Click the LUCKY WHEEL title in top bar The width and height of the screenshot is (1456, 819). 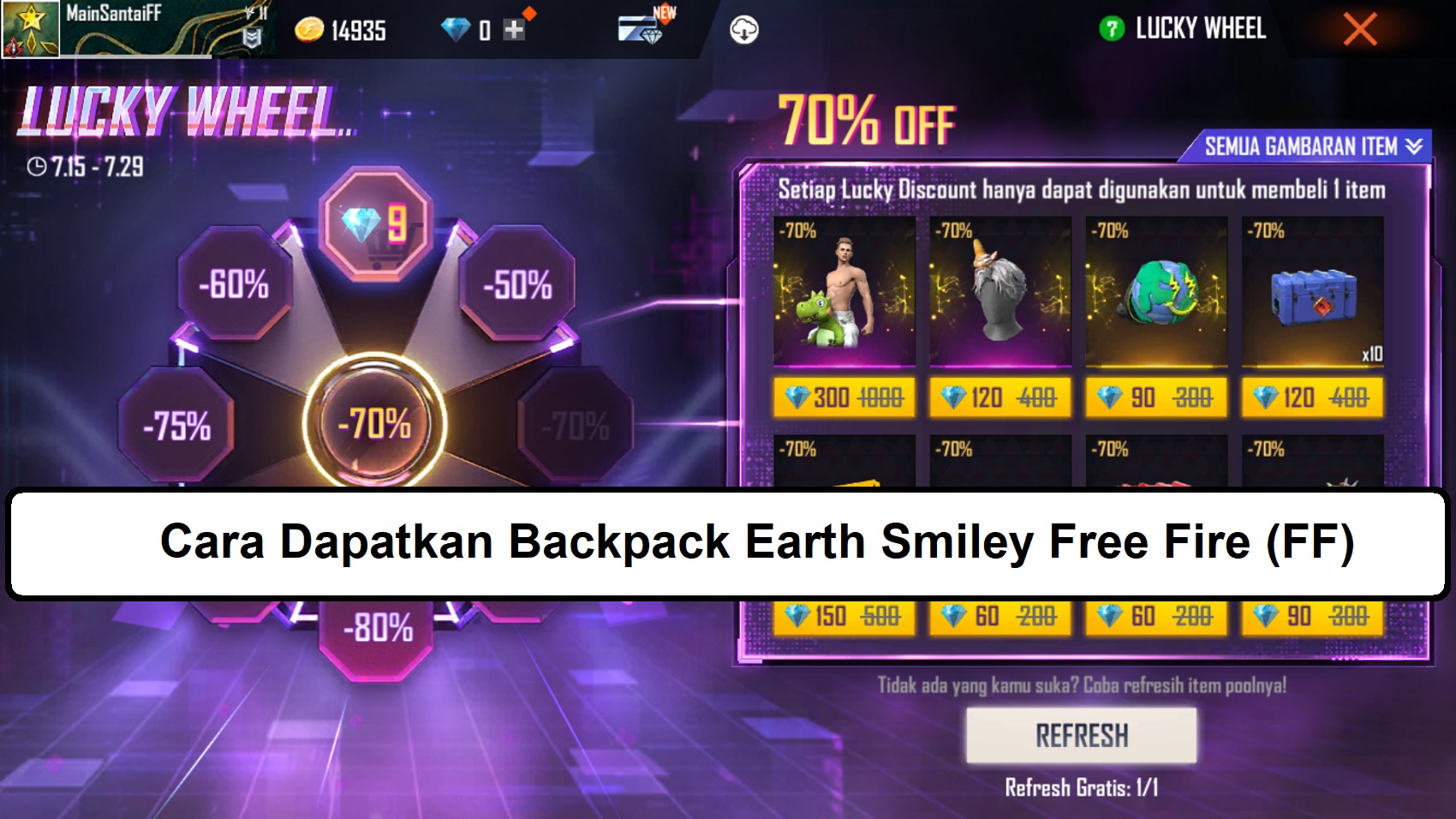pyautogui.click(x=1202, y=28)
